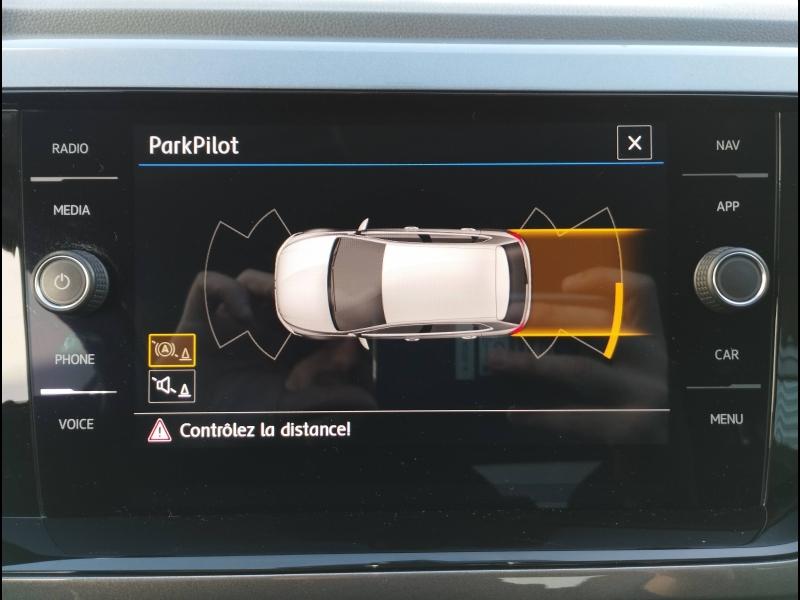Open the RADIO menu
The height and width of the screenshot is (600, 800).
(70, 148)
